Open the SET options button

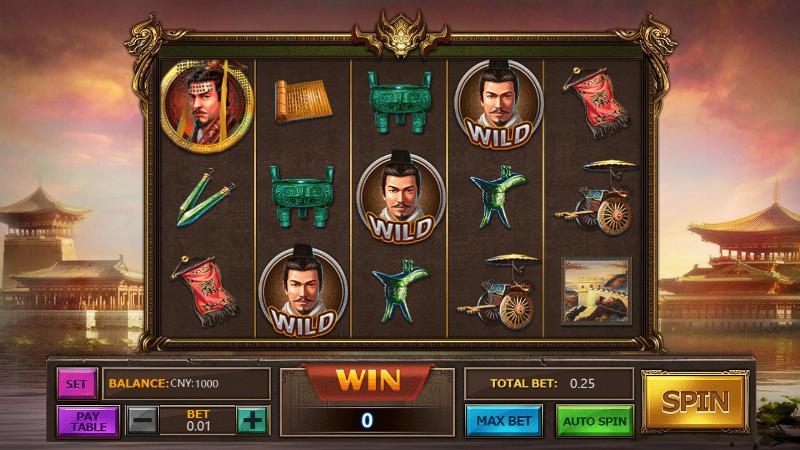pyautogui.click(x=76, y=383)
